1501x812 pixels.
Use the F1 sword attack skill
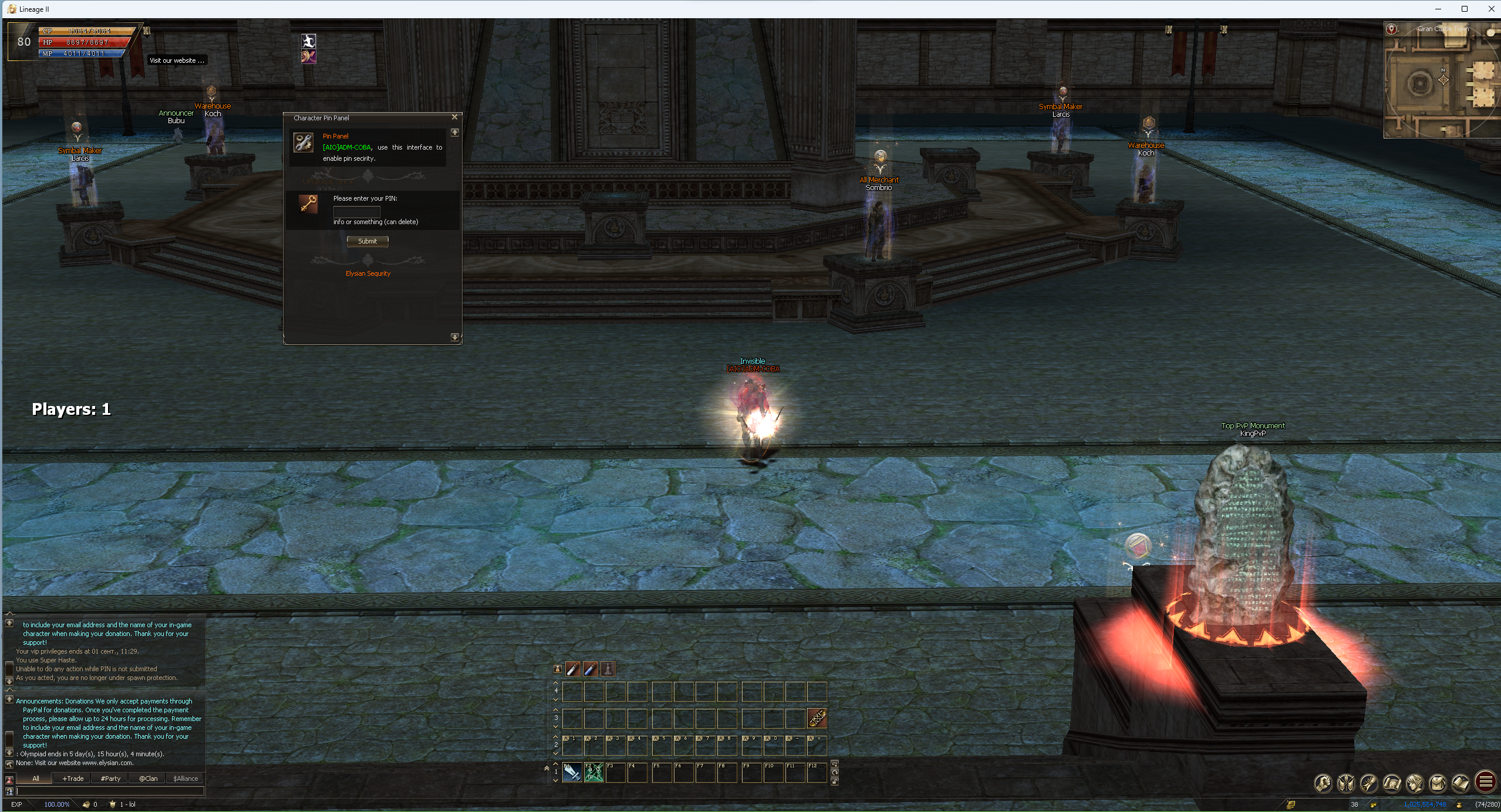pyautogui.click(x=572, y=772)
